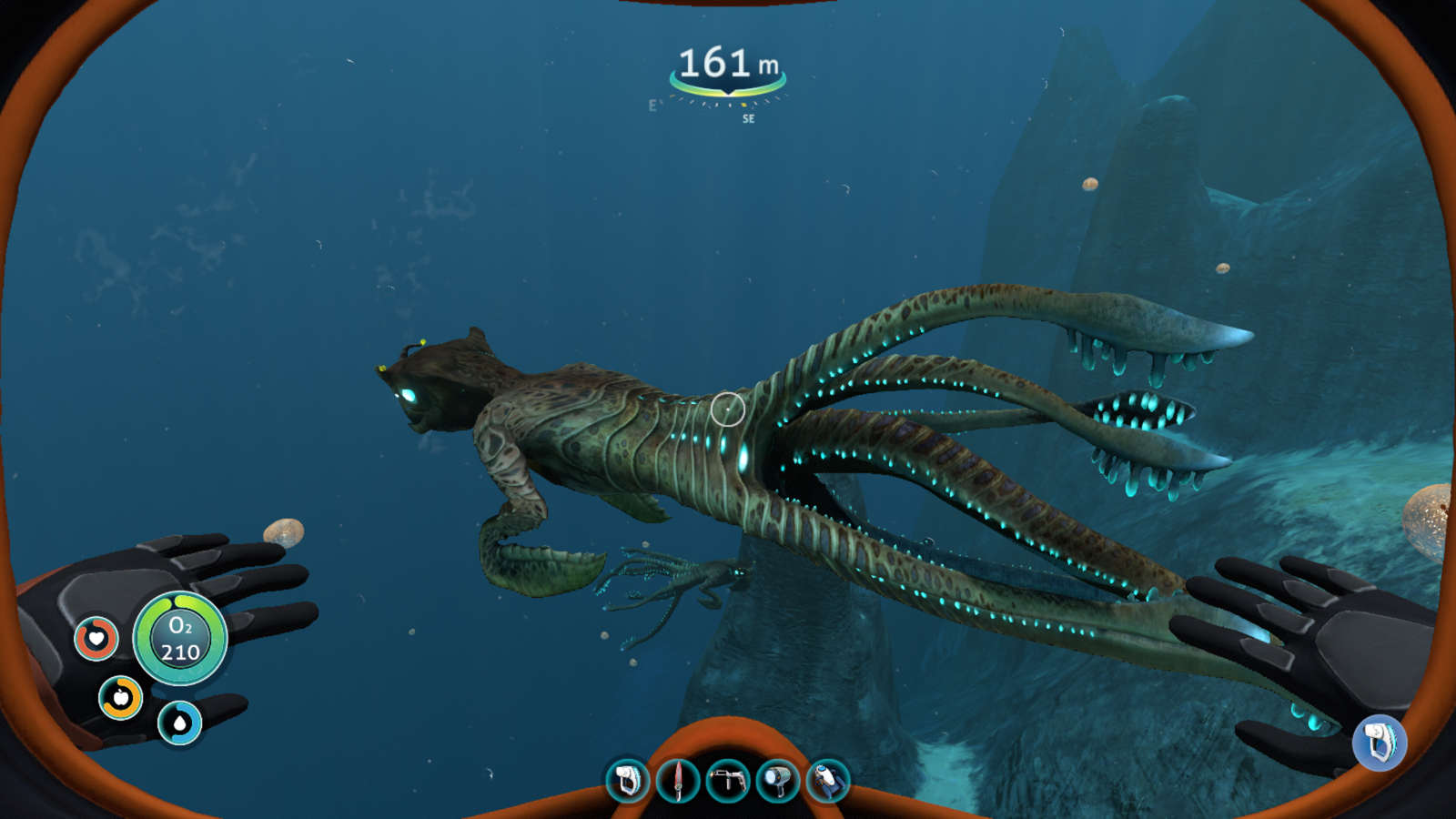Select the scanner slot in the hotbar
The width and height of the screenshot is (1456, 819).
[628, 781]
